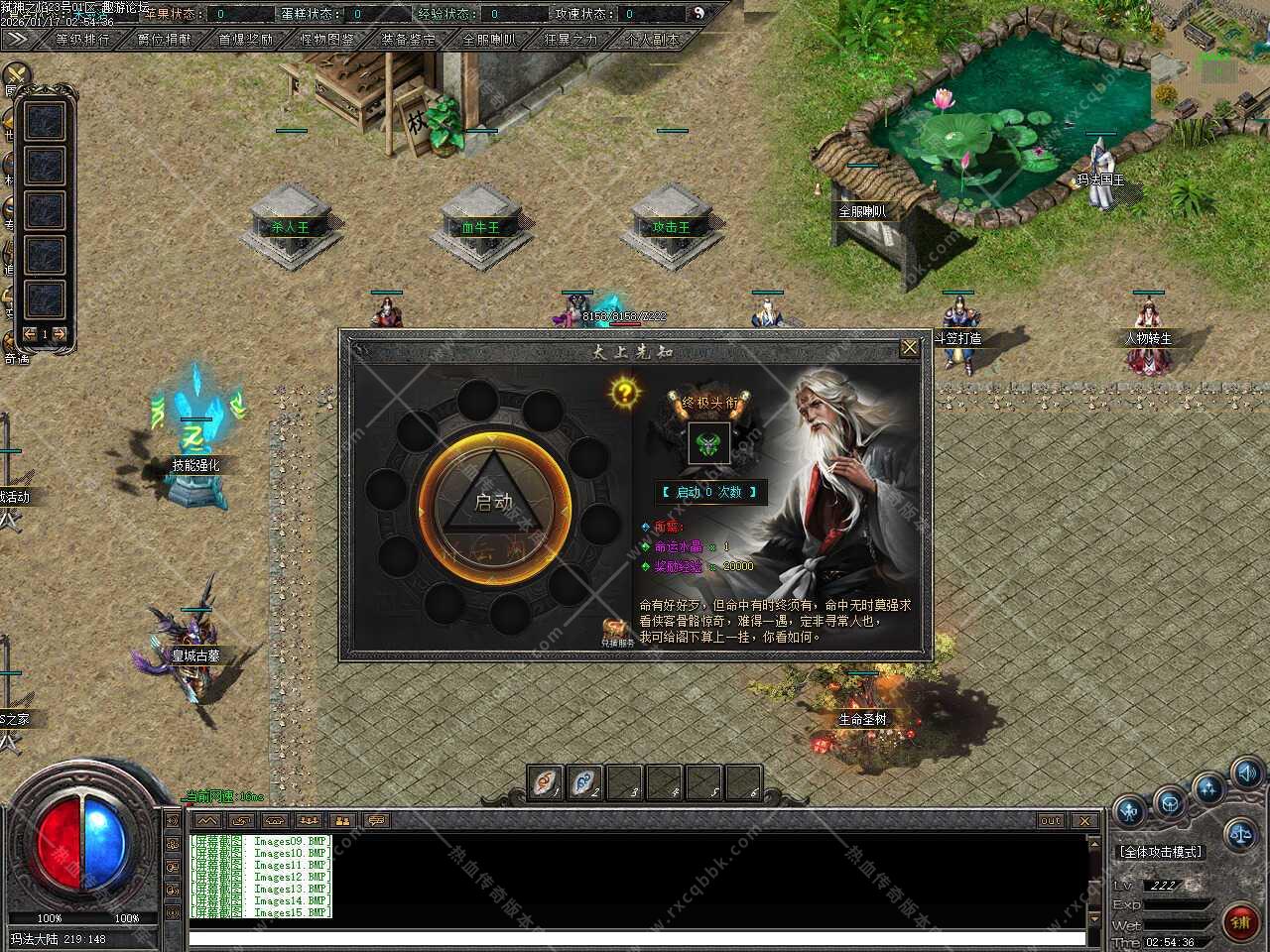Screen dimensions: 1270x952
Task: Click the central 启动 start button
Action: coord(494,503)
